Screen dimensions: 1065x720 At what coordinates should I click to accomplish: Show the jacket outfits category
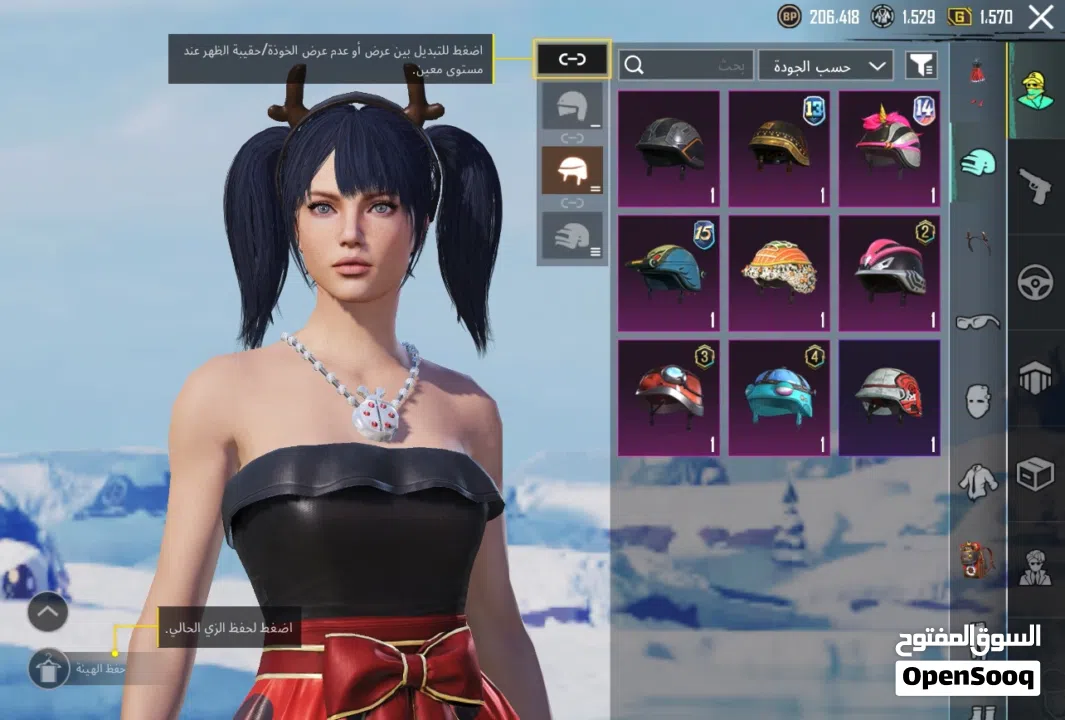[977, 481]
